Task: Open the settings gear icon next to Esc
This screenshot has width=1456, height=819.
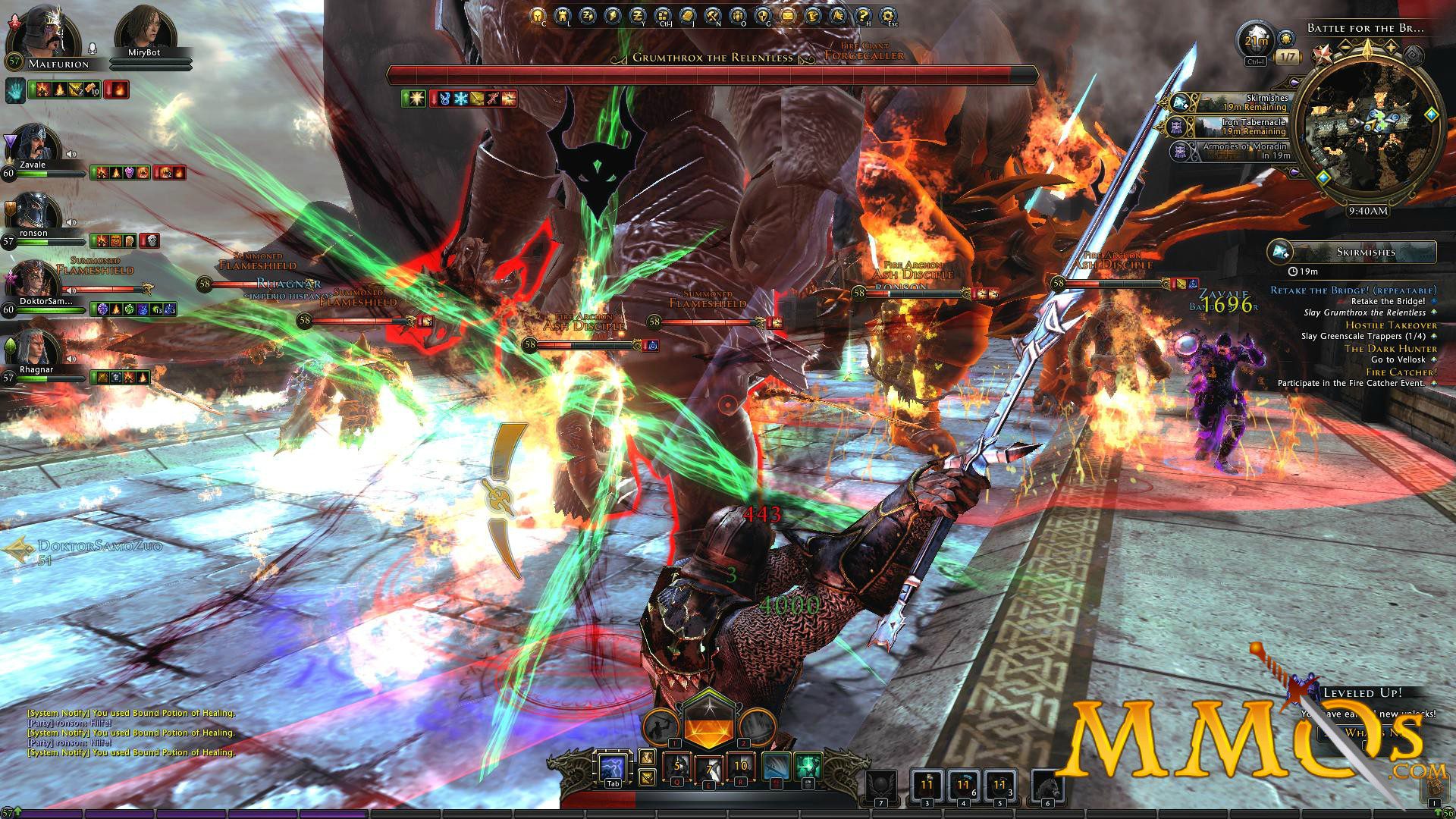Action: click(890, 14)
